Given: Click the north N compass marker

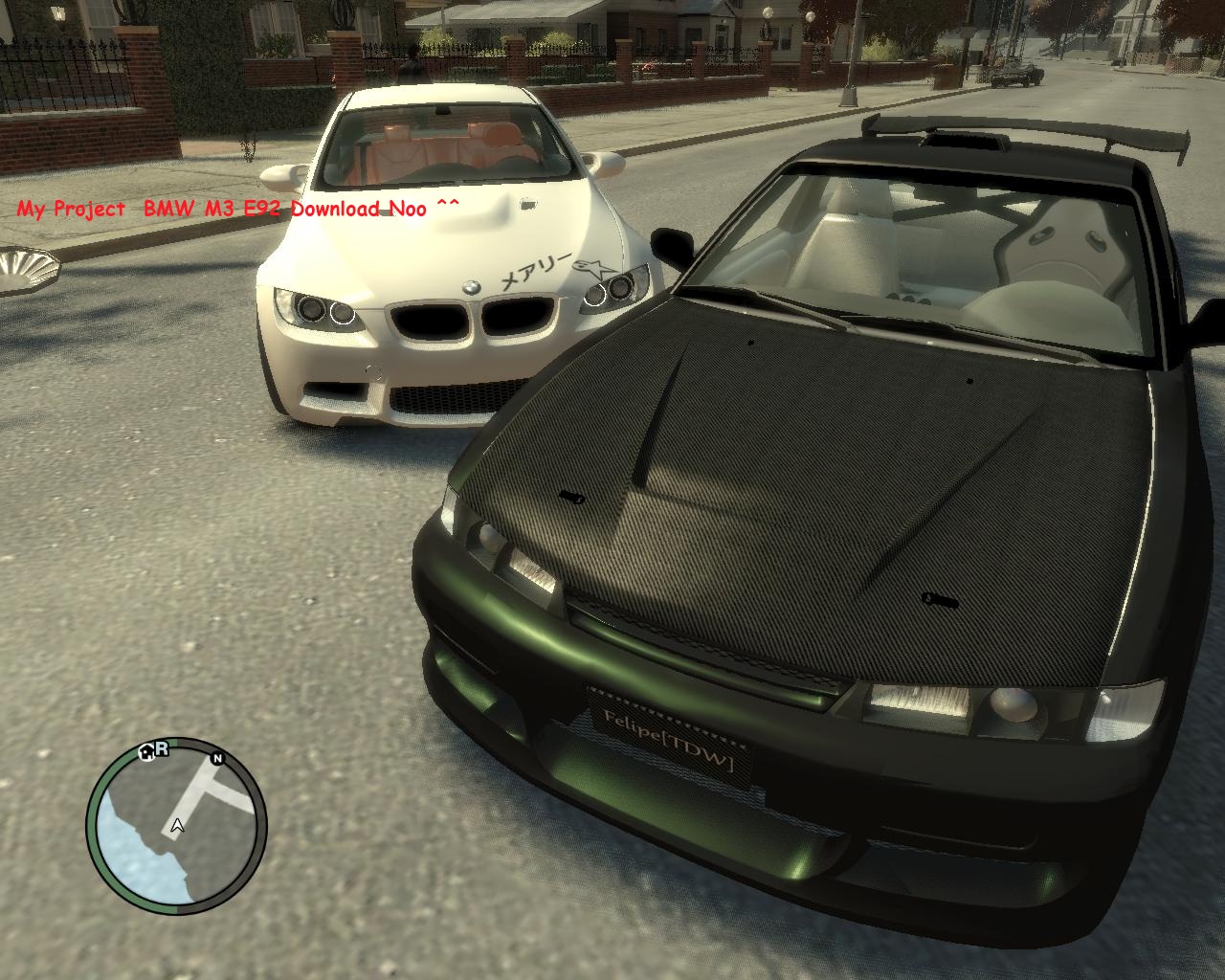Looking at the screenshot, I should [218, 759].
